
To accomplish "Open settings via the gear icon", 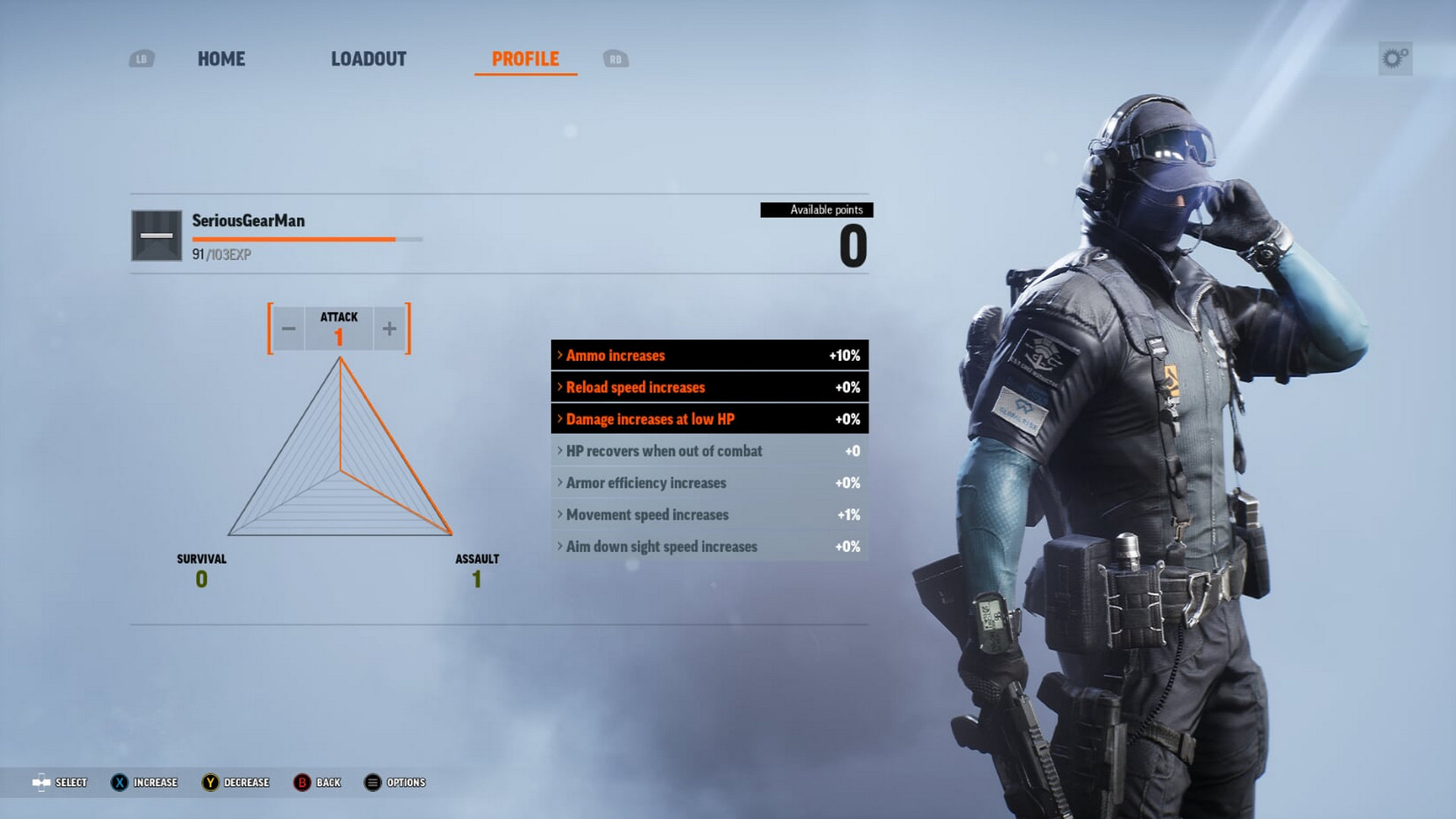I will point(1395,58).
